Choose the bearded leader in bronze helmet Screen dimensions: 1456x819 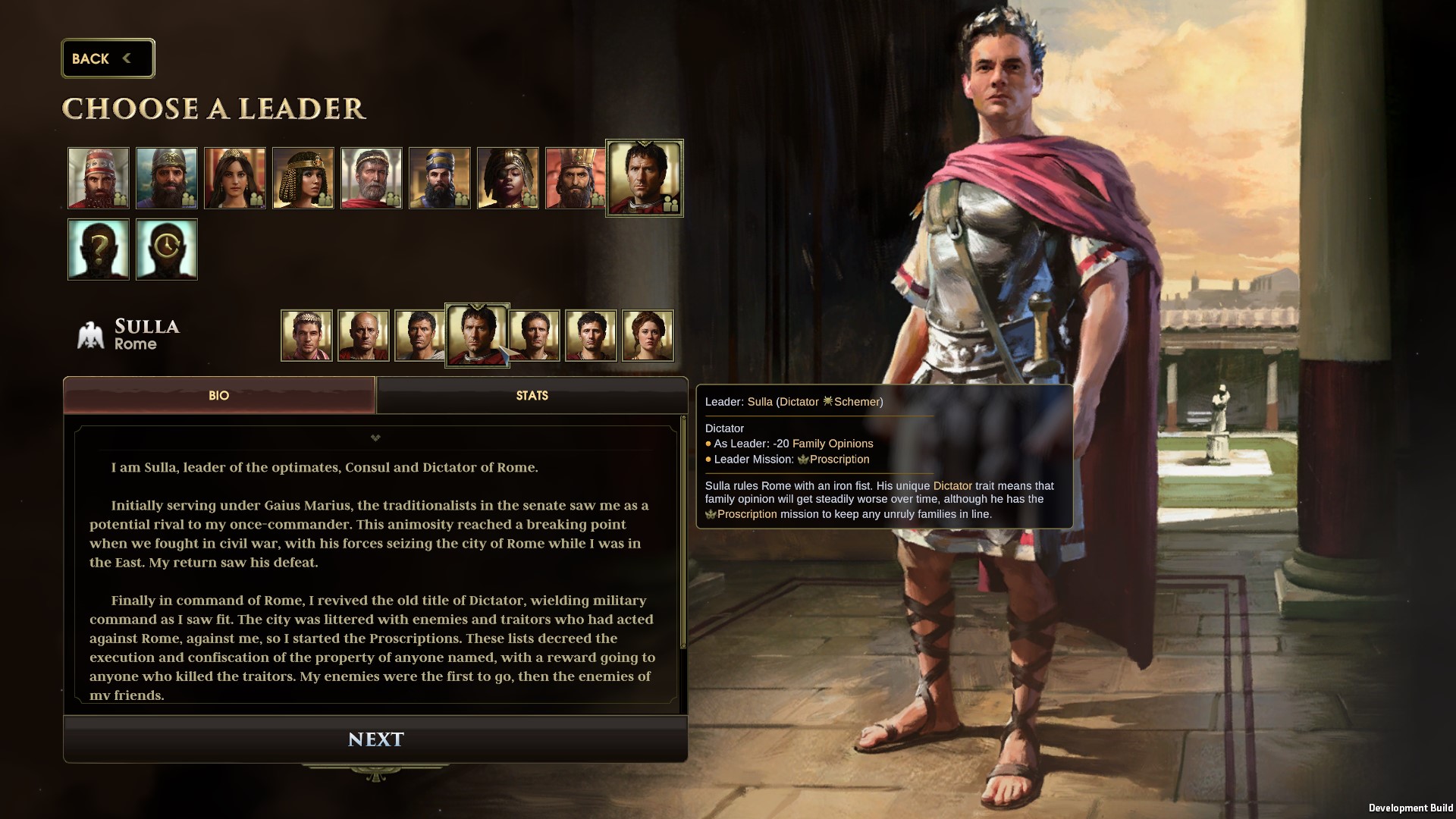coord(167,178)
